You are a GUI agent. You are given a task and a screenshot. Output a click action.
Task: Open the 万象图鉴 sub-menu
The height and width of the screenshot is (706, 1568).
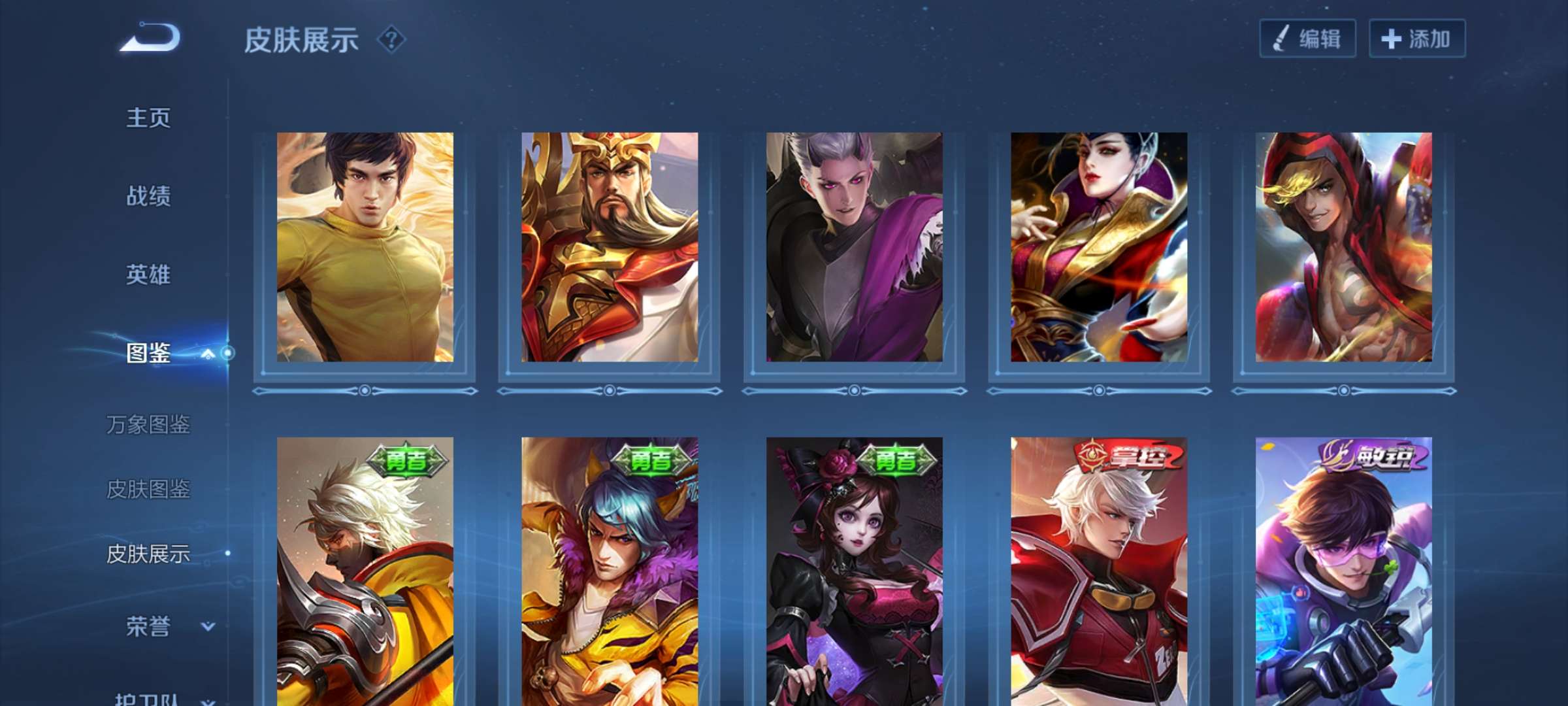point(148,425)
